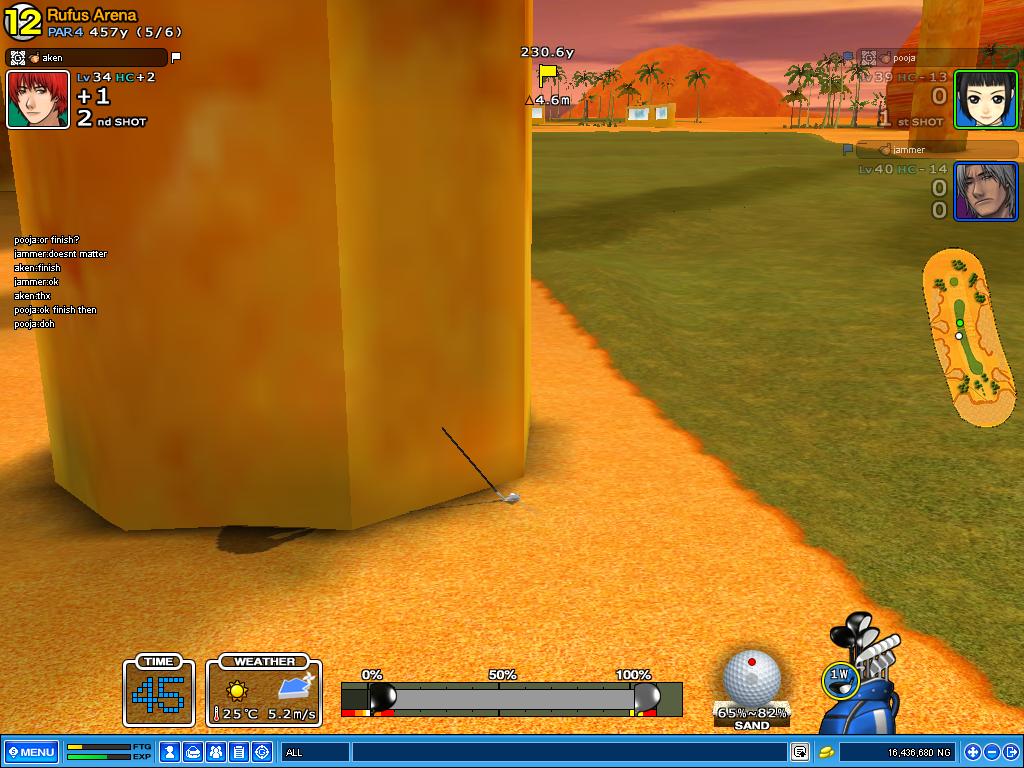Viewport: 1024px width, 768px height.
Task: Click the single-person profile icon
Action: click(171, 752)
